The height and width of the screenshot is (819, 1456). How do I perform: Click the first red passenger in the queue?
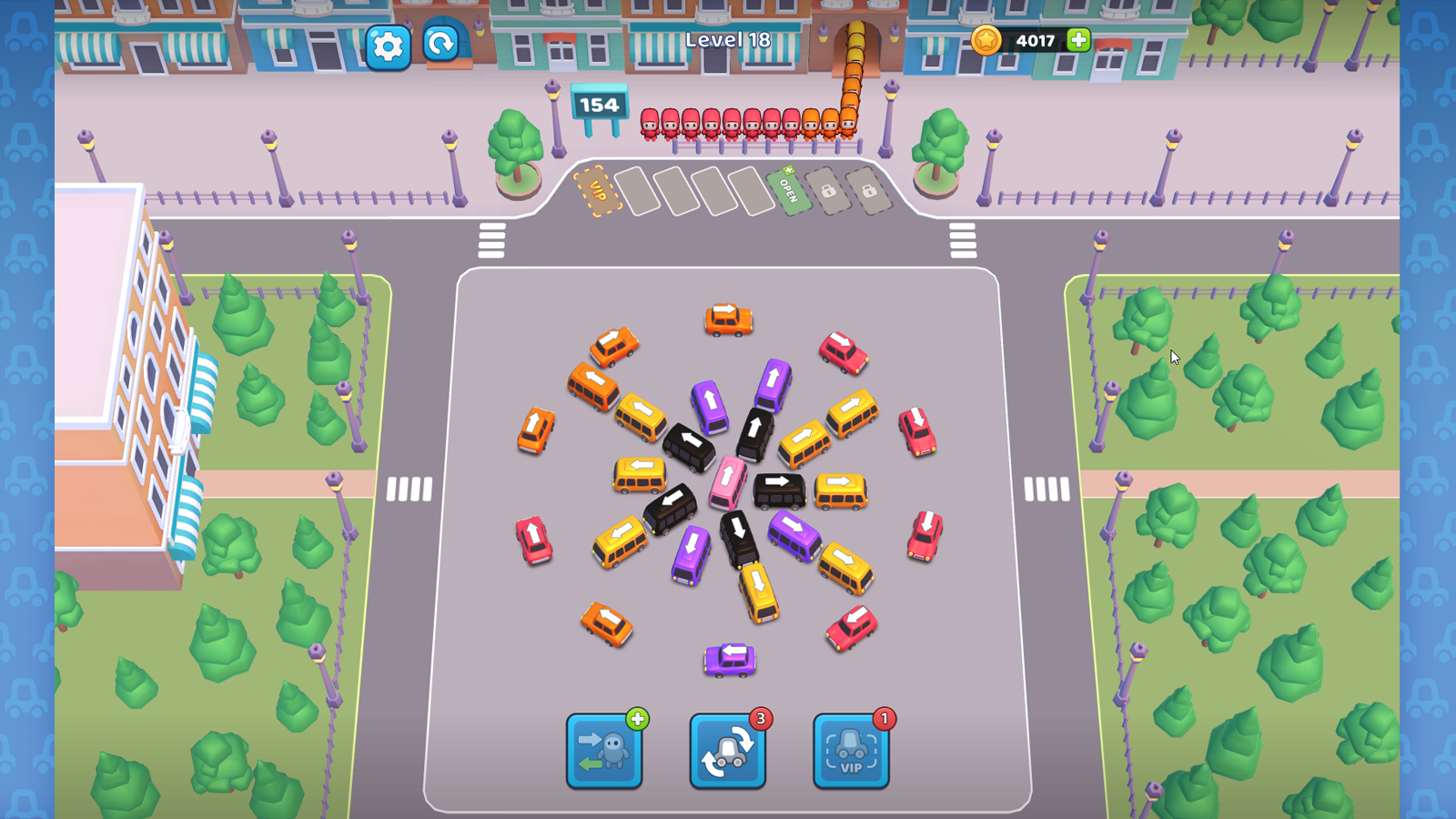point(652,123)
